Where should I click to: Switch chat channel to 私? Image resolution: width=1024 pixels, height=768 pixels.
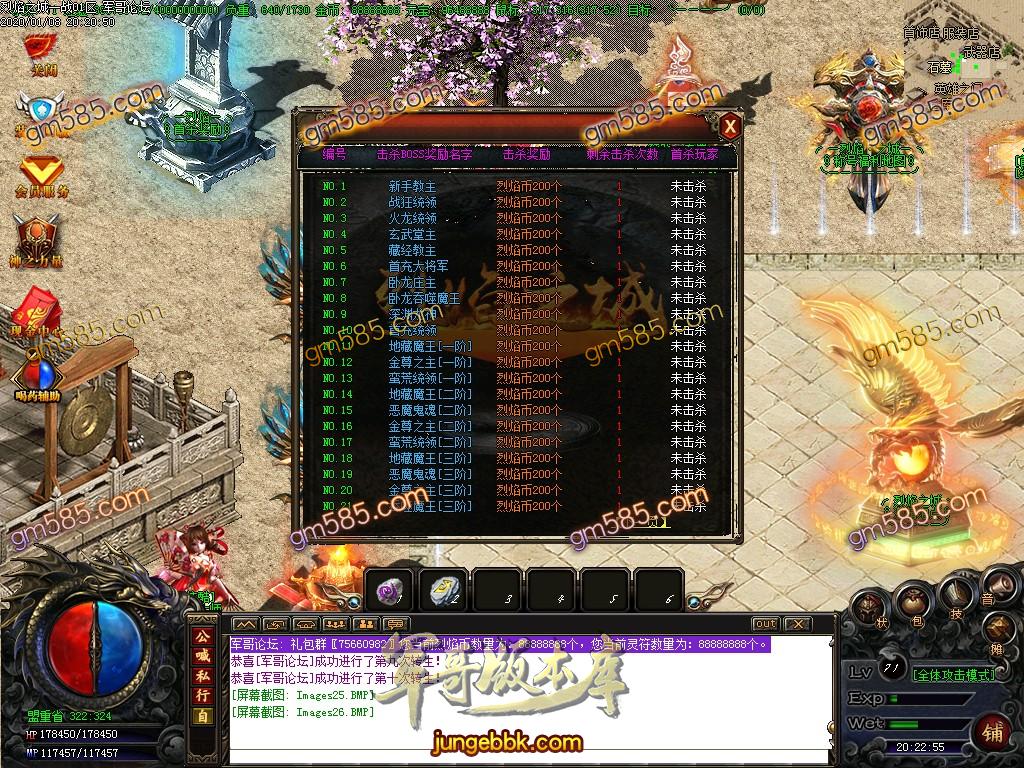pyautogui.click(x=203, y=676)
